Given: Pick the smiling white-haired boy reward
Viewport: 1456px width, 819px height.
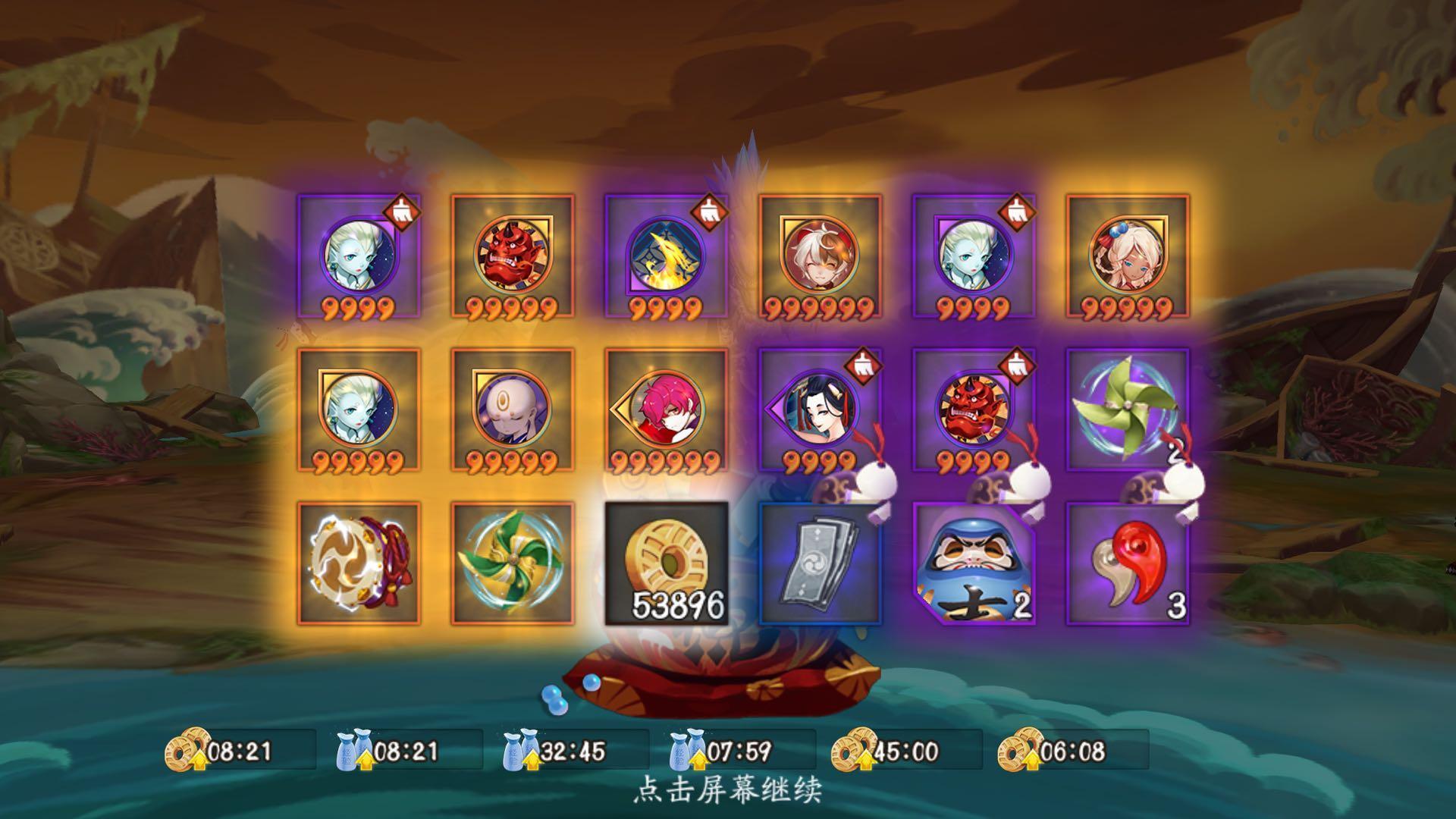Looking at the screenshot, I should [x=820, y=256].
